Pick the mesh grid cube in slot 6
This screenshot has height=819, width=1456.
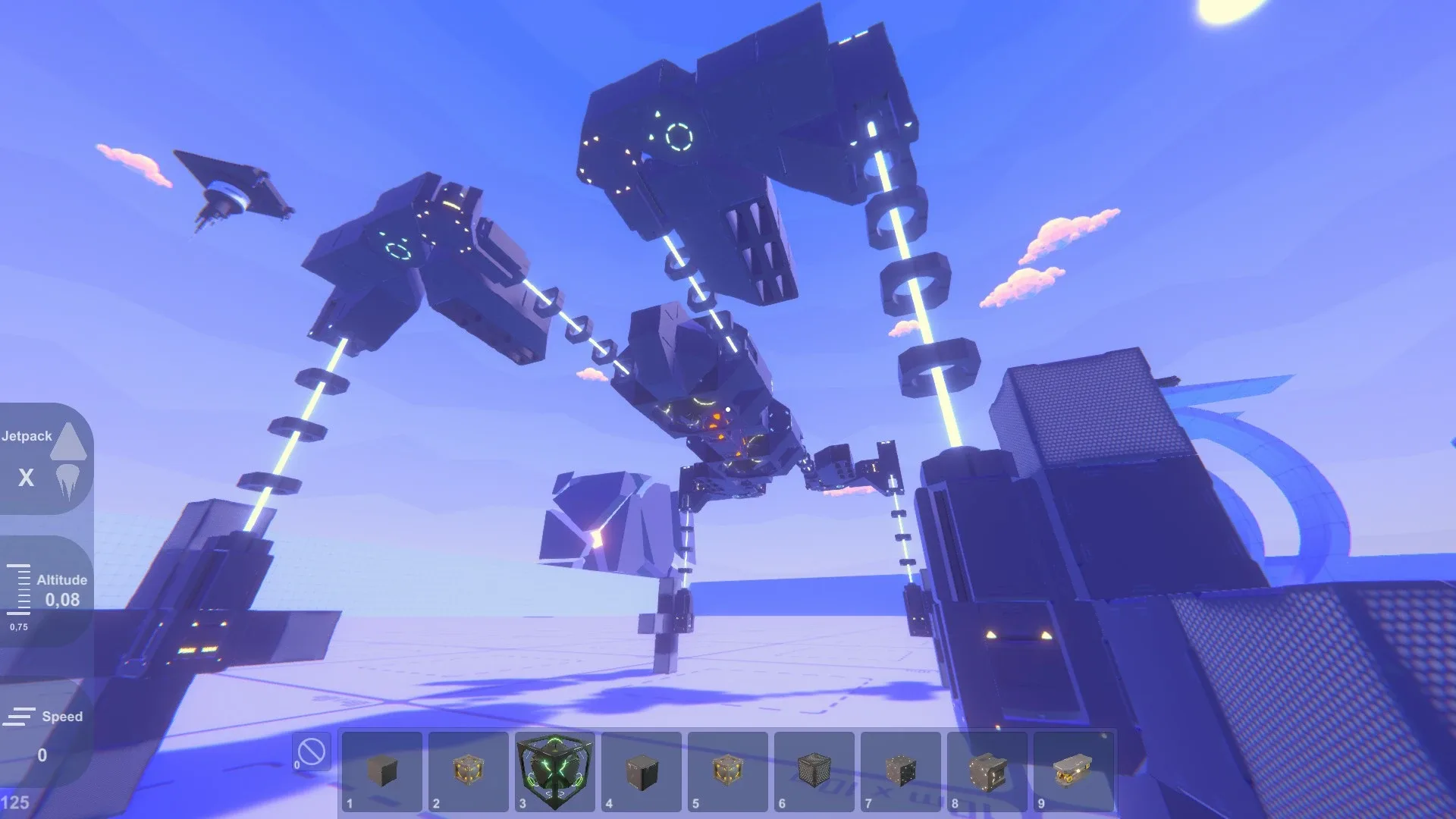814,766
